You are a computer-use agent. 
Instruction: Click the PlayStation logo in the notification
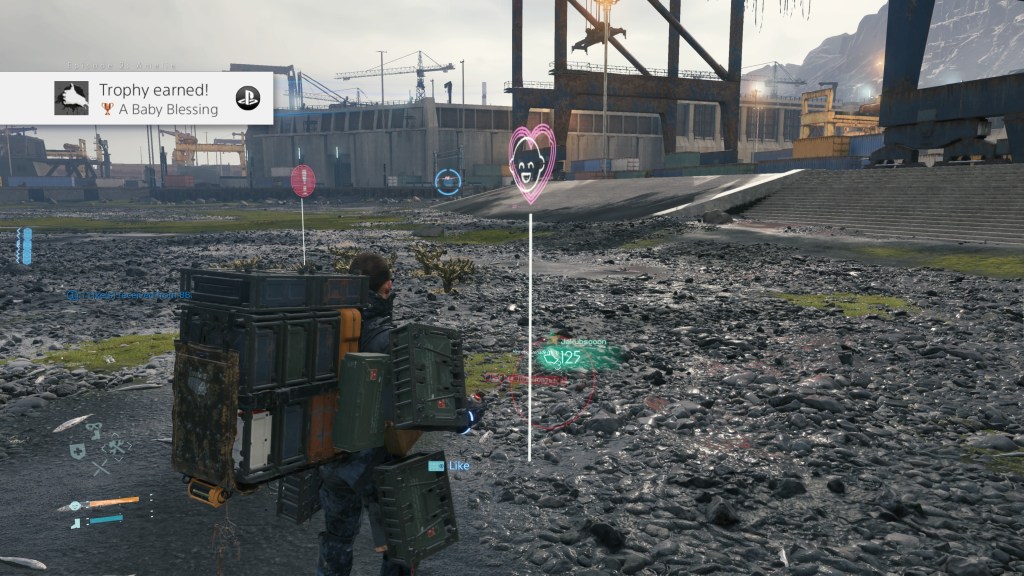pyautogui.click(x=247, y=98)
